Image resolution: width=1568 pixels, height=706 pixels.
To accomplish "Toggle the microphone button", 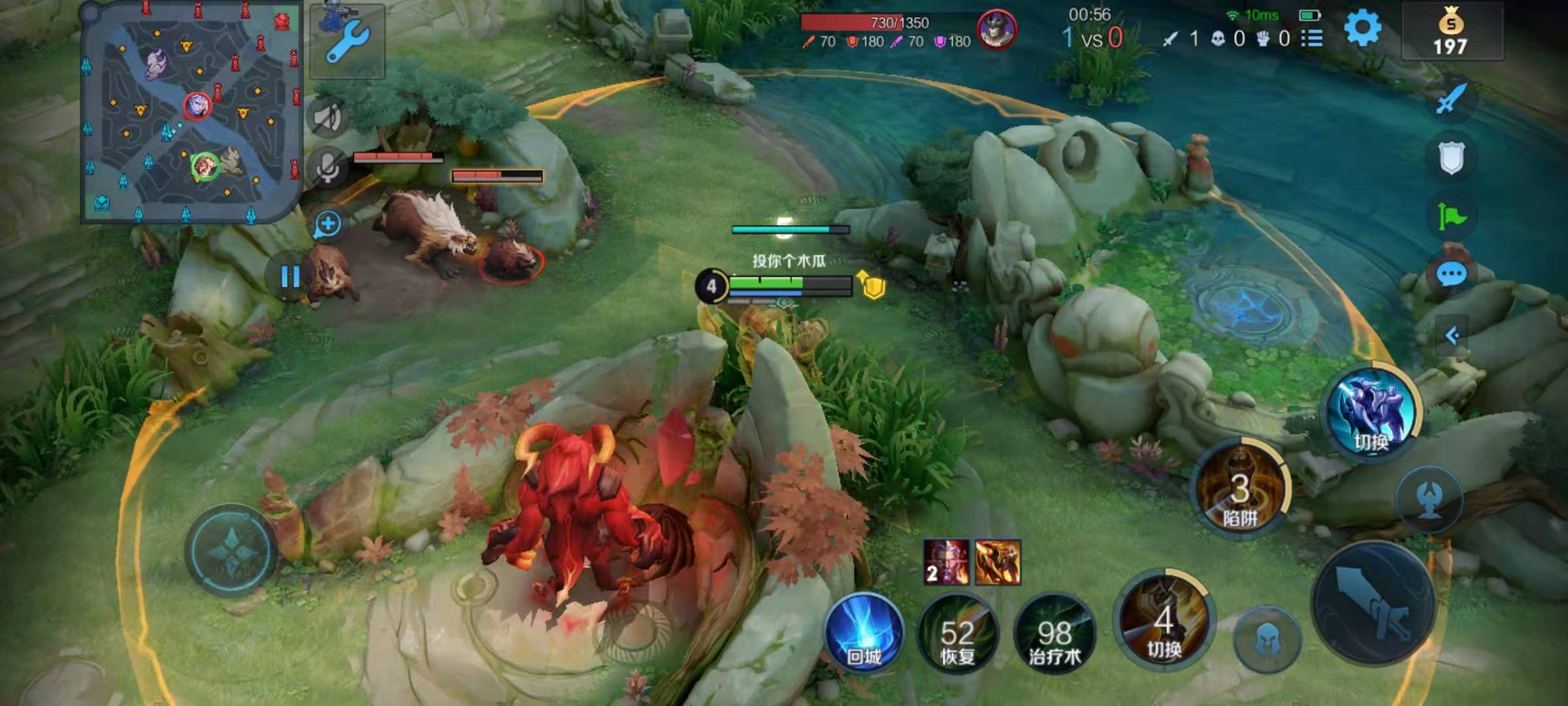I will click(327, 167).
